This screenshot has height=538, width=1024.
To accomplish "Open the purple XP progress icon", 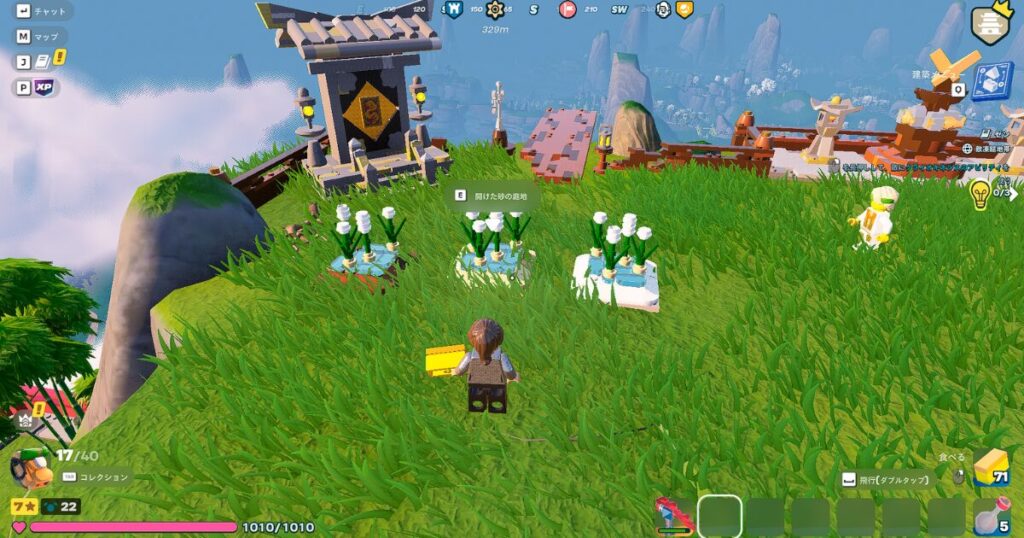I will (43, 88).
